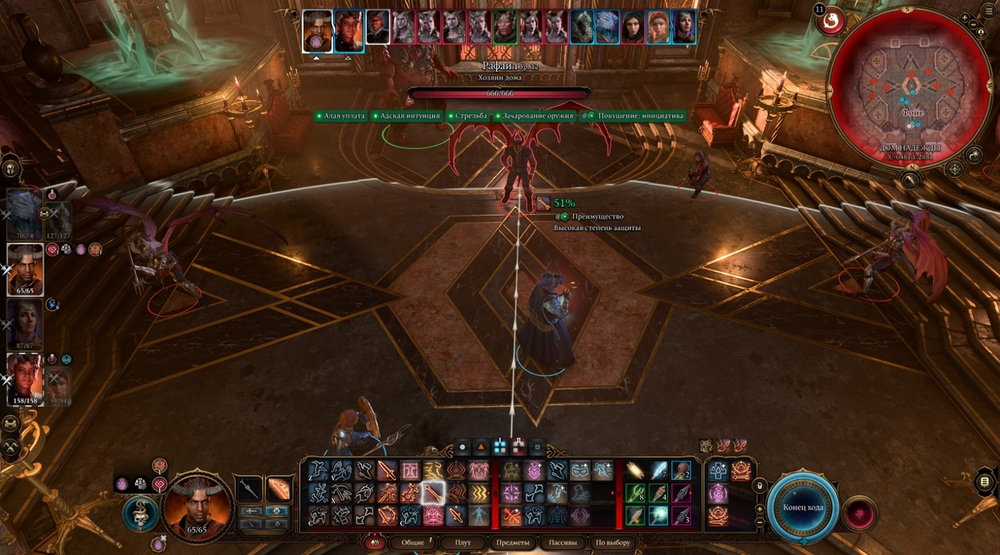The height and width of the screenshot is (555, 1000).
Task: Switch to the 'Общие' hotbar tab
Action: tap(413, 543)
